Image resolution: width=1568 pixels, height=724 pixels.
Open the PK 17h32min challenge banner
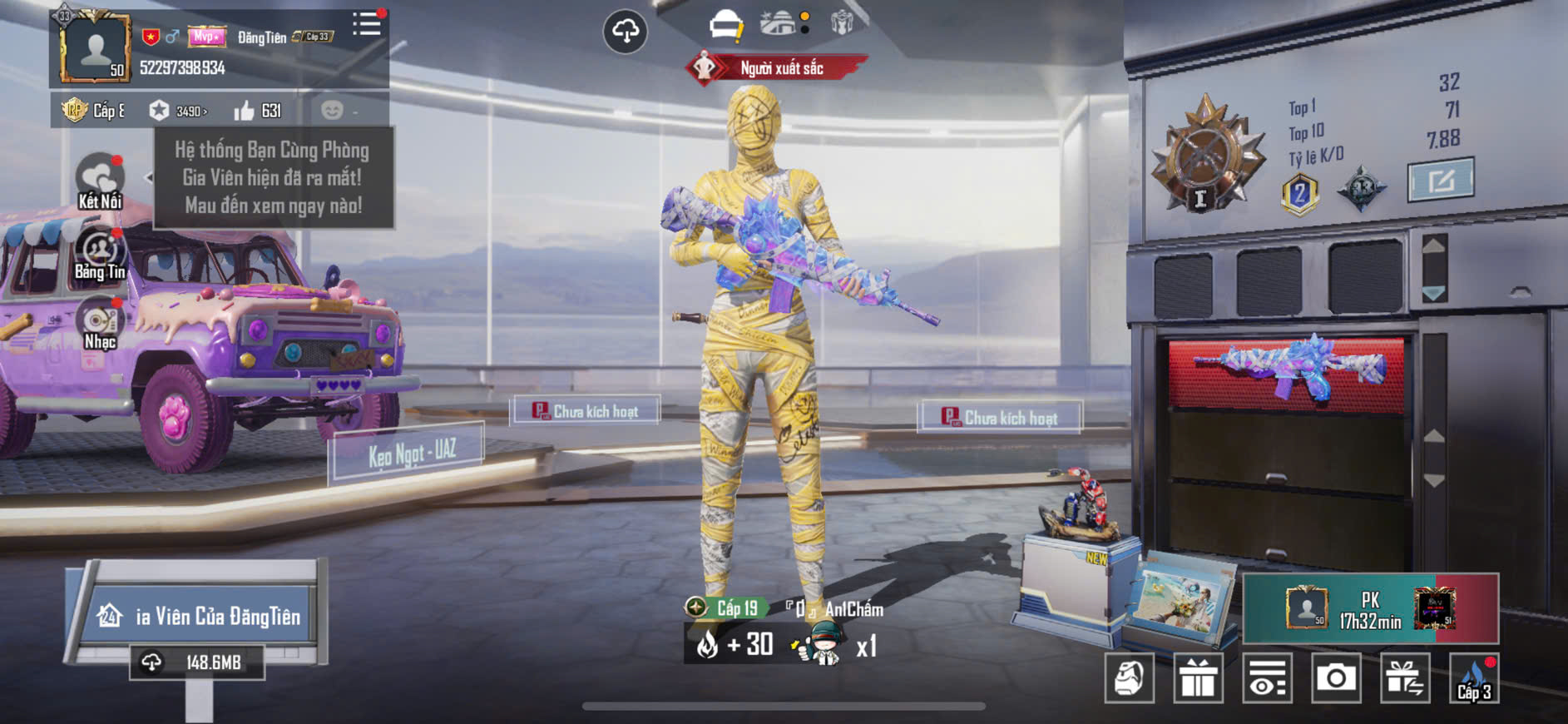click(x=1370, y=609)
